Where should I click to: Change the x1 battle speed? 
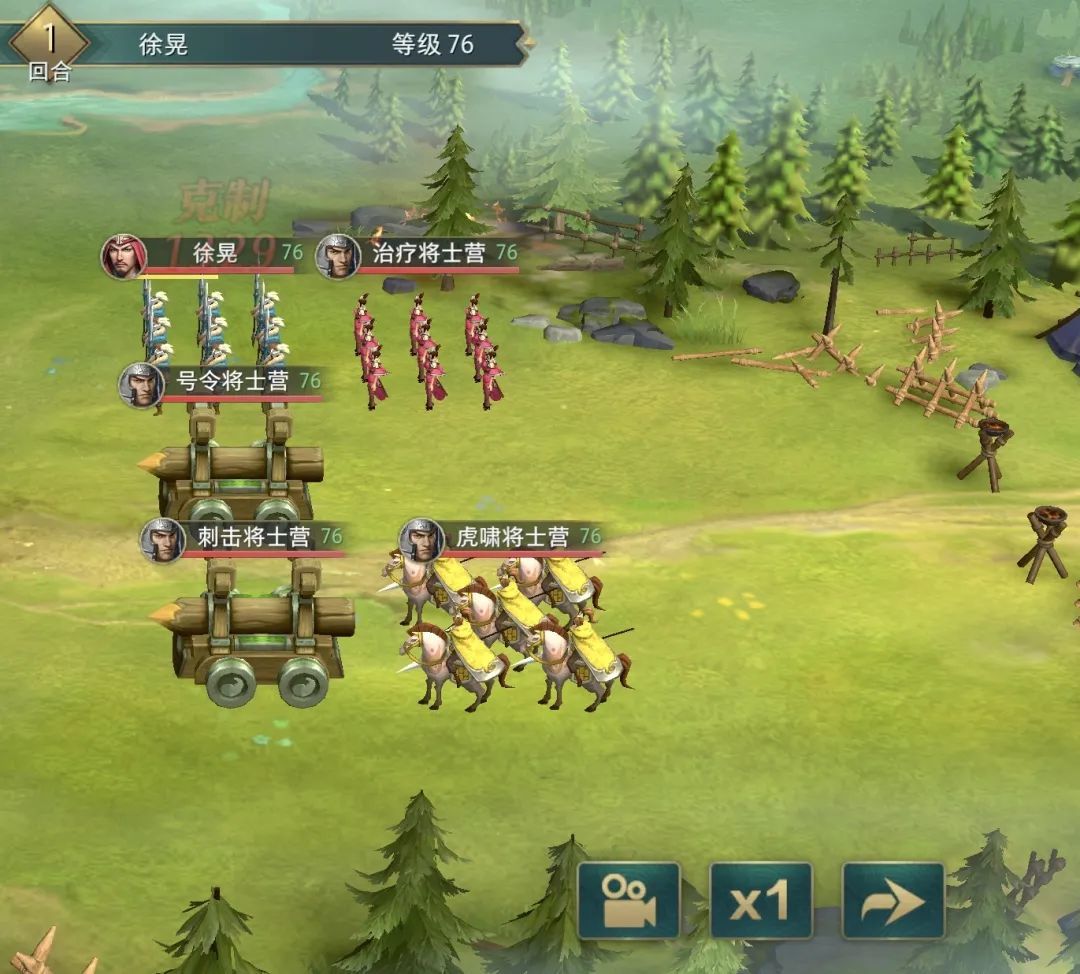coord(761,901)
